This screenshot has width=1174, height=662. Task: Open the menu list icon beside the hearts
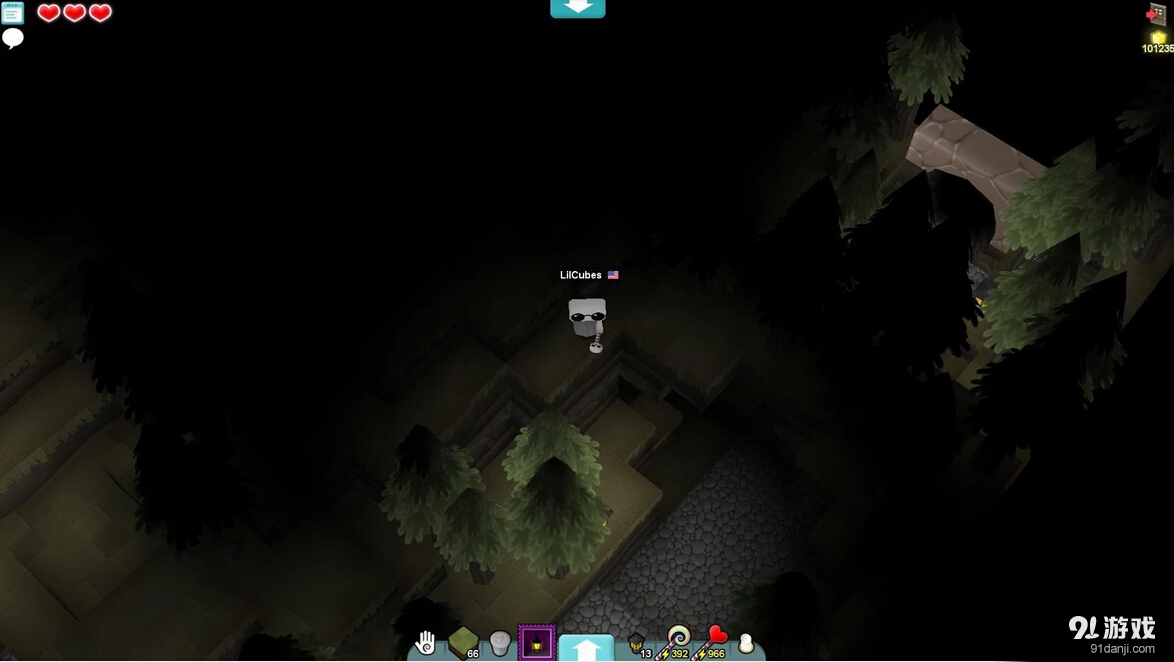12,13
